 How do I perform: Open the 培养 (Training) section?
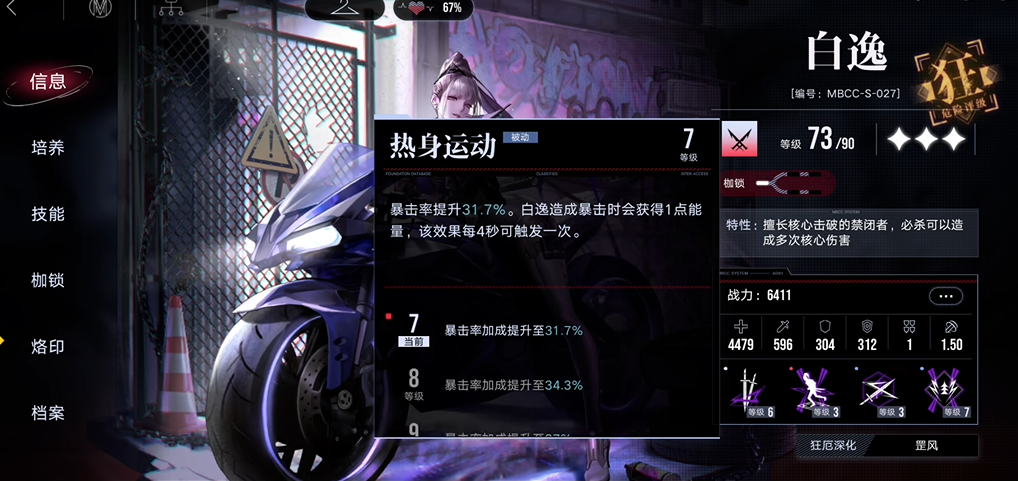point(48,148)
